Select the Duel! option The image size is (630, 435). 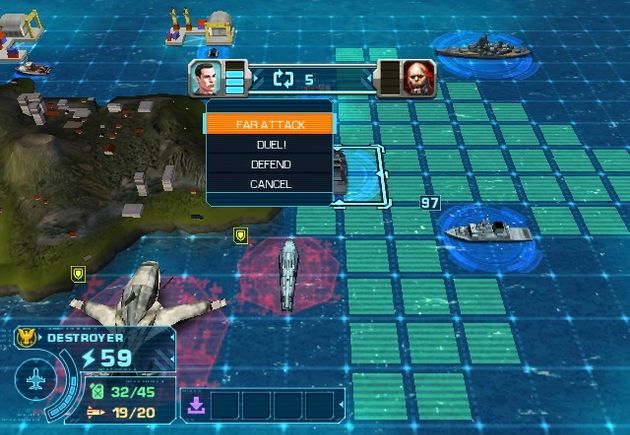click(x=268, y=145)
